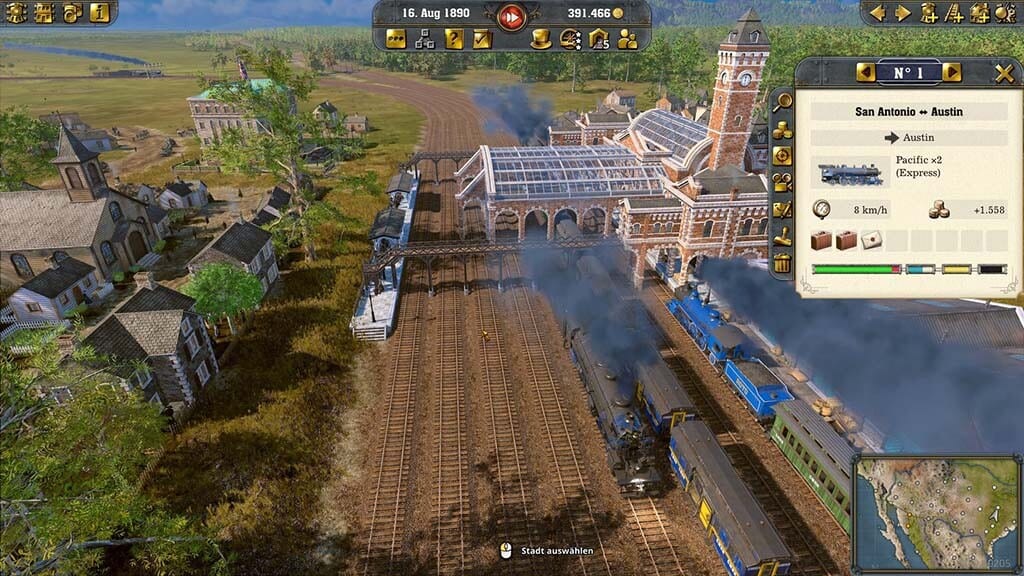This screenshot has height=576, width=1024.
Task: Select the camera follow icon on train panel
Action: coord(782,183)
